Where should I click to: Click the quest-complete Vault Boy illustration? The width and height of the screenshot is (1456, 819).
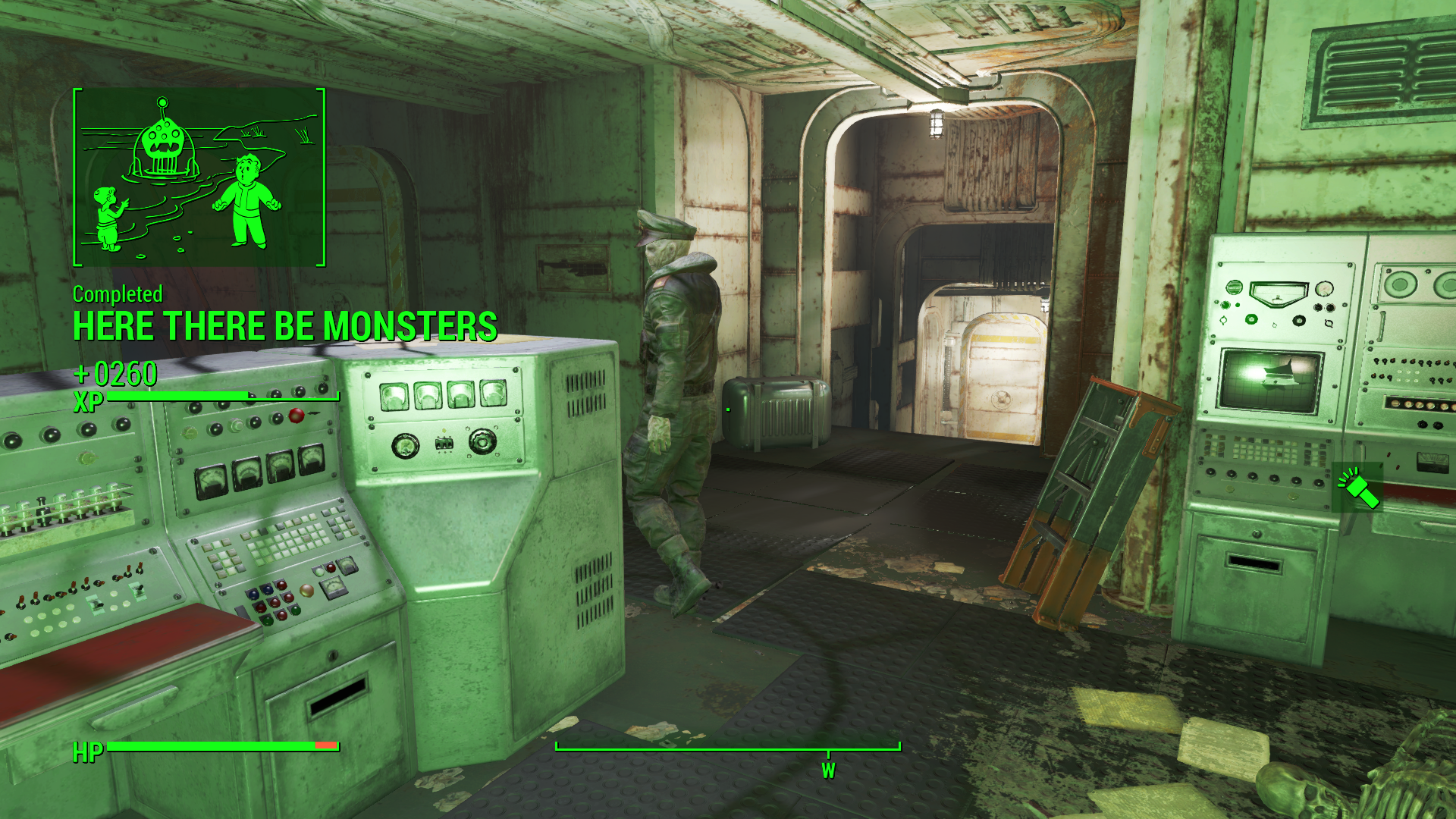[199, 177]
